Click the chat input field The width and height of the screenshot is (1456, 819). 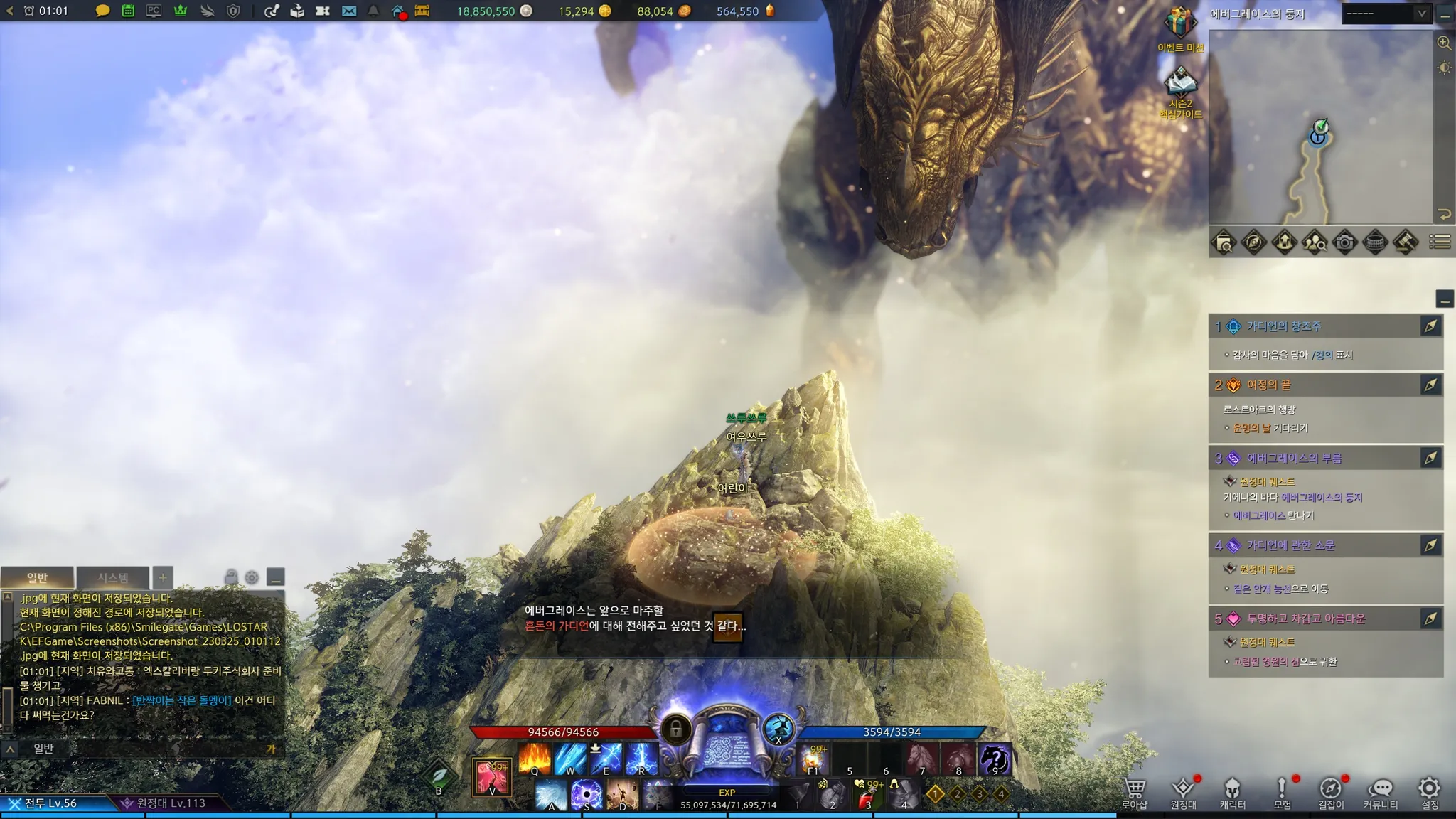pos(149,749)
